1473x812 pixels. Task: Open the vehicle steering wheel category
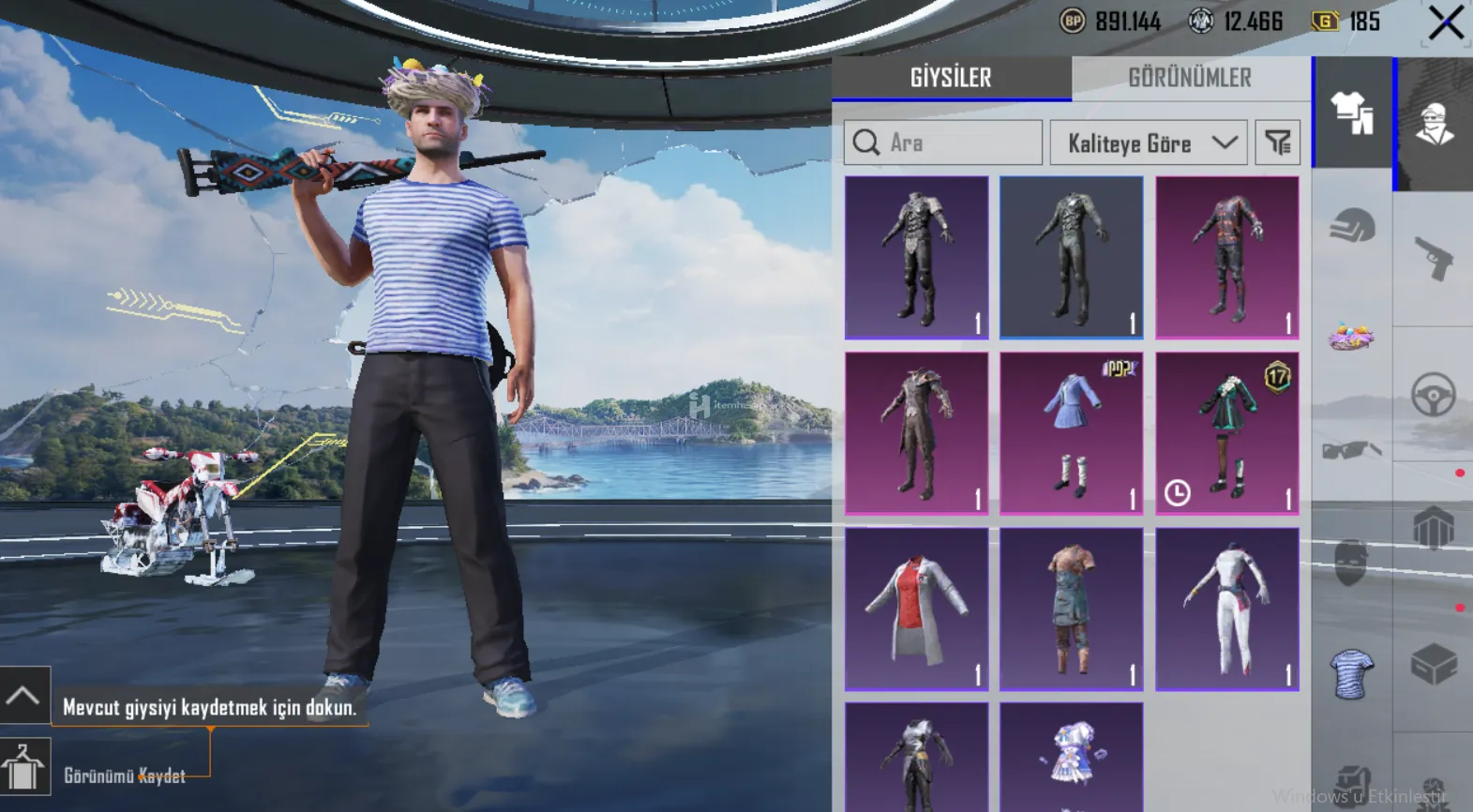pos(1434,395)
